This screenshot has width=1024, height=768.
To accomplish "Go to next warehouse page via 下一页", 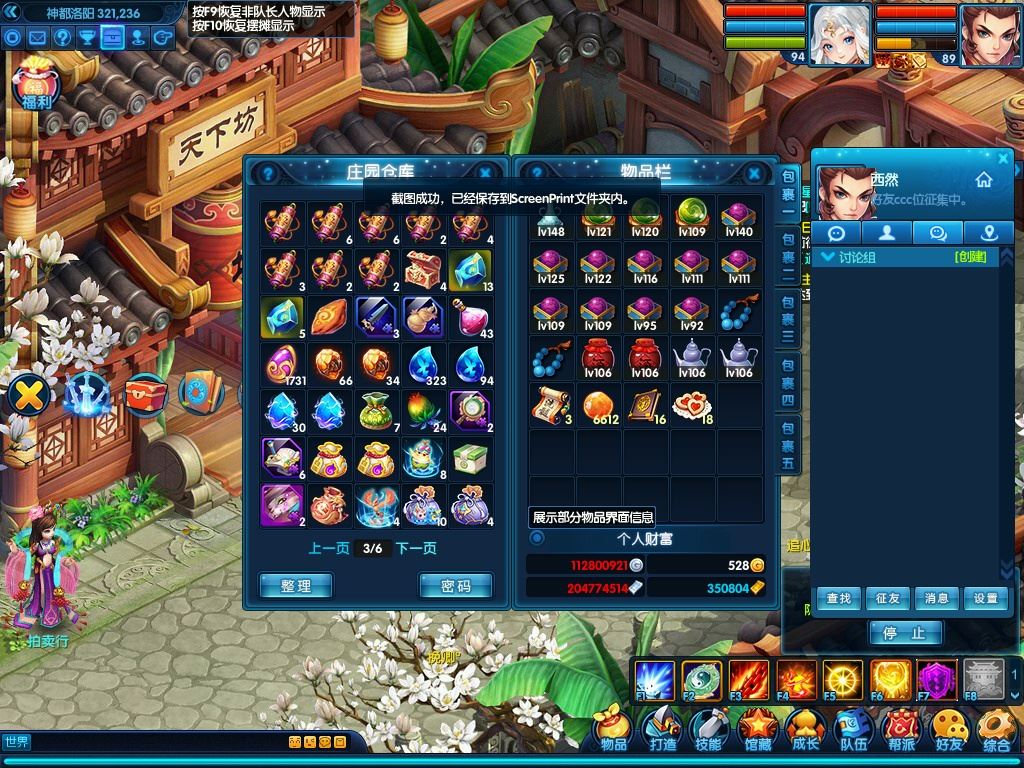I will [x=416, y=548].
